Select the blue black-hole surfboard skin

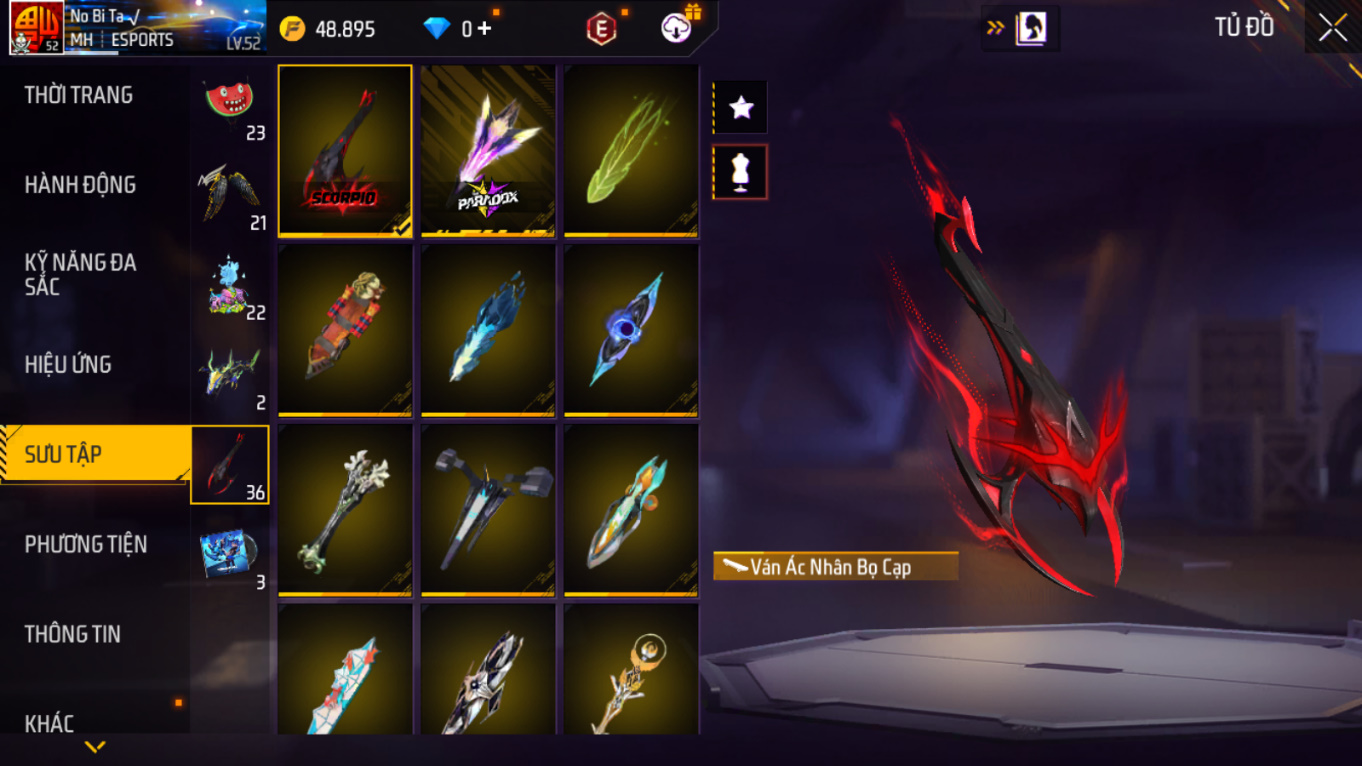click(x=631, y=331)
